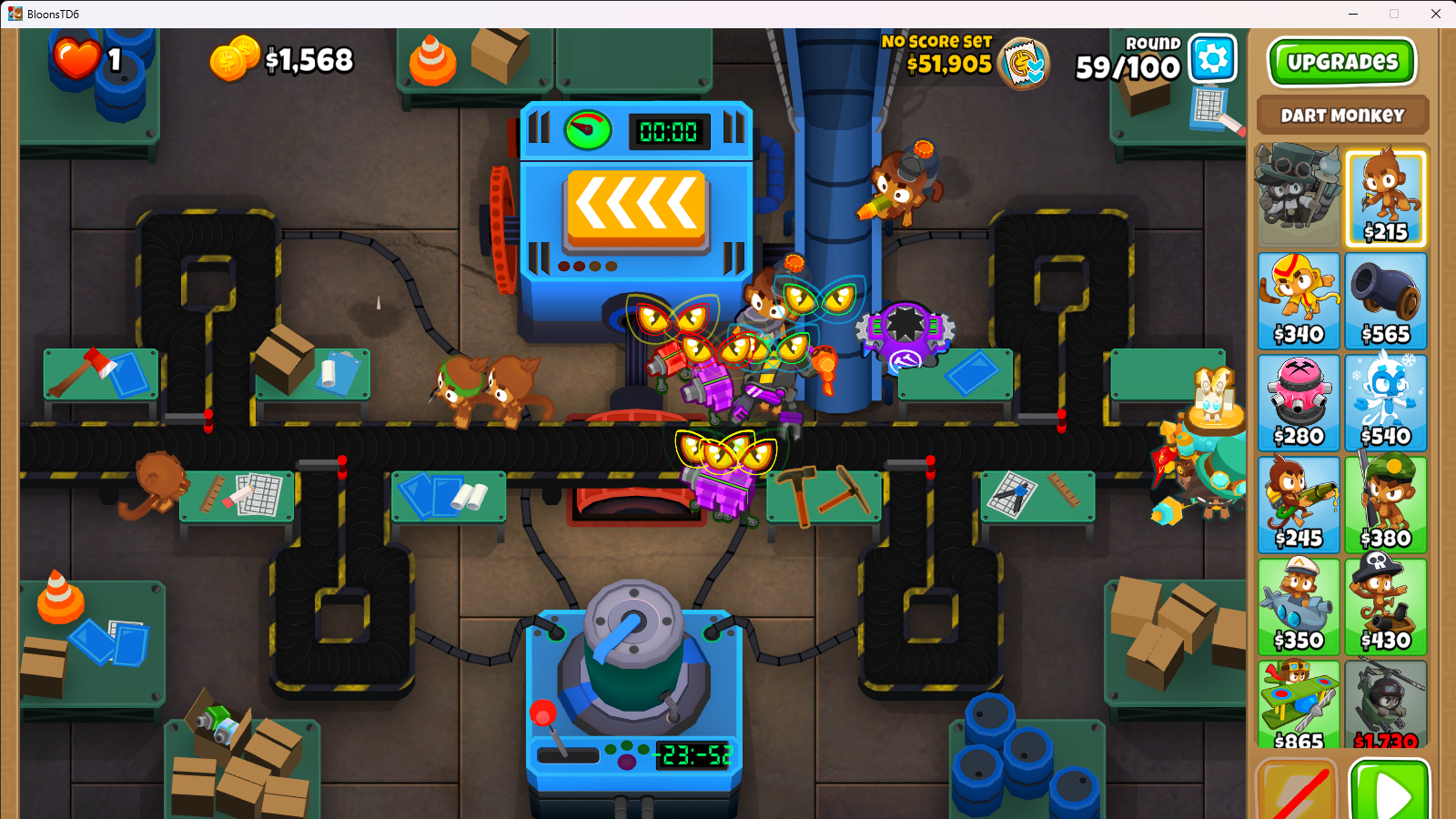1456x819 pixels.
Task: Select the Tack Shooter for $280
Action: [x=1299, y=403]
